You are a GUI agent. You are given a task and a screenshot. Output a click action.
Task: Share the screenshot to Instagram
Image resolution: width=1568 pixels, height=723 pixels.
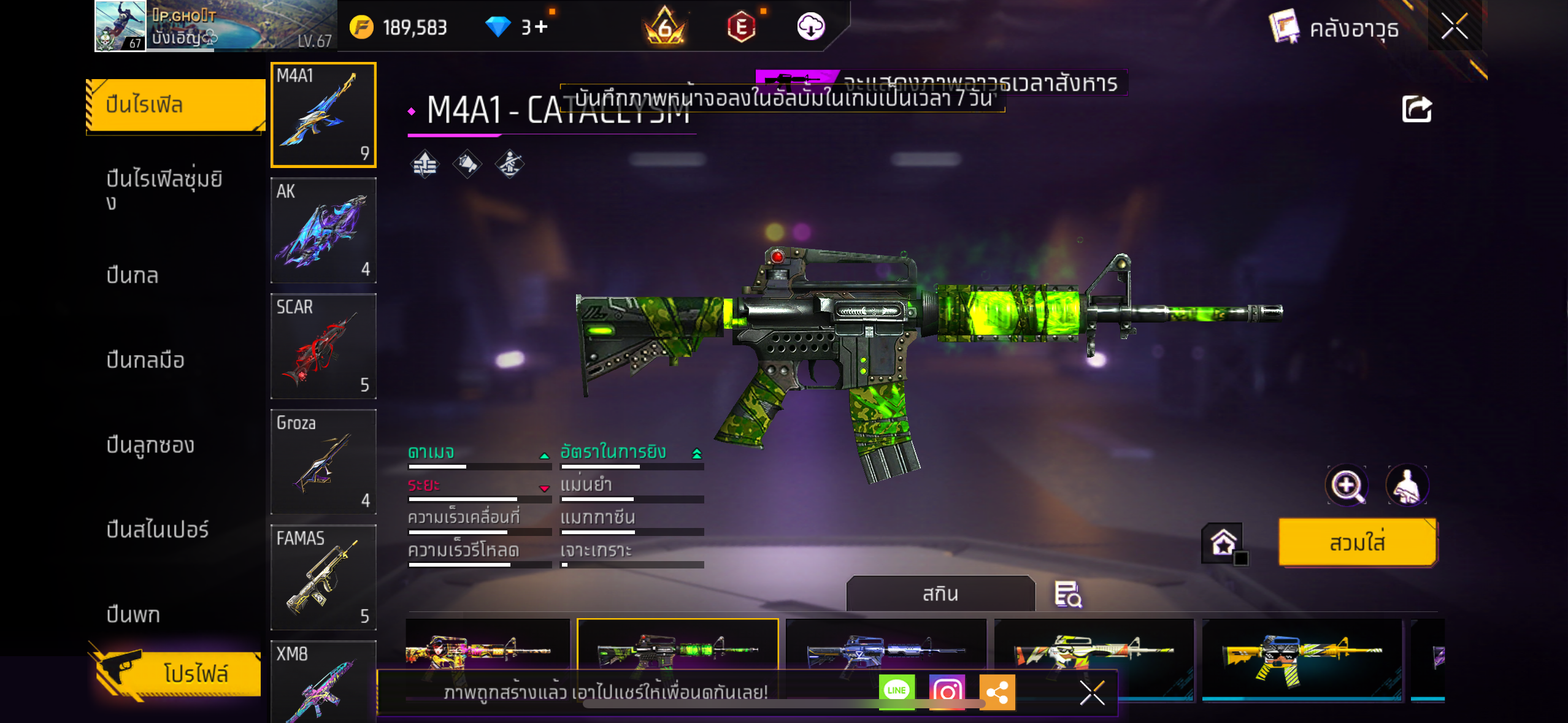(x=947, y=692)
